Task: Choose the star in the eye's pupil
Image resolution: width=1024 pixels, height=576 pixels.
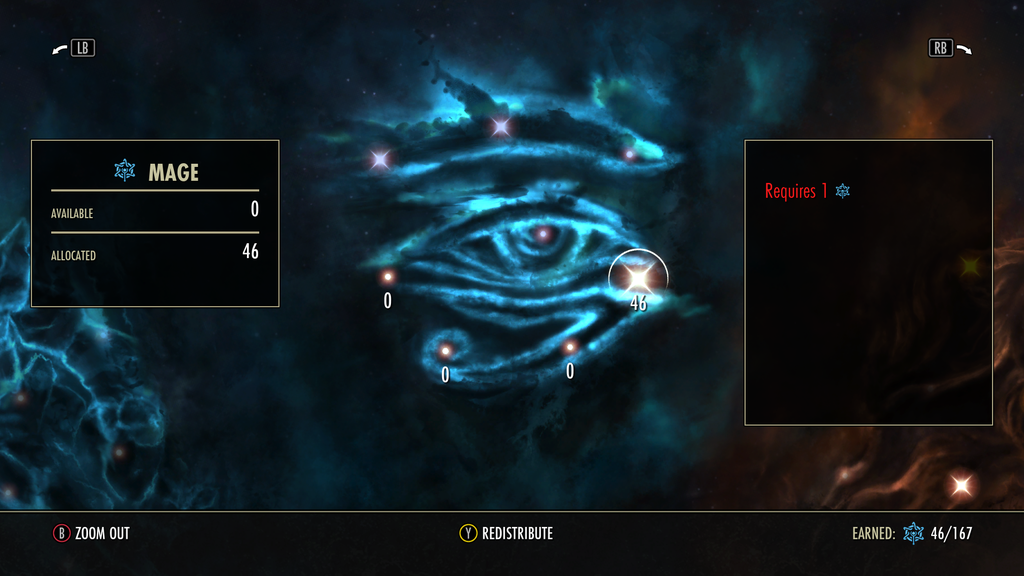Action: click(543, 234)
